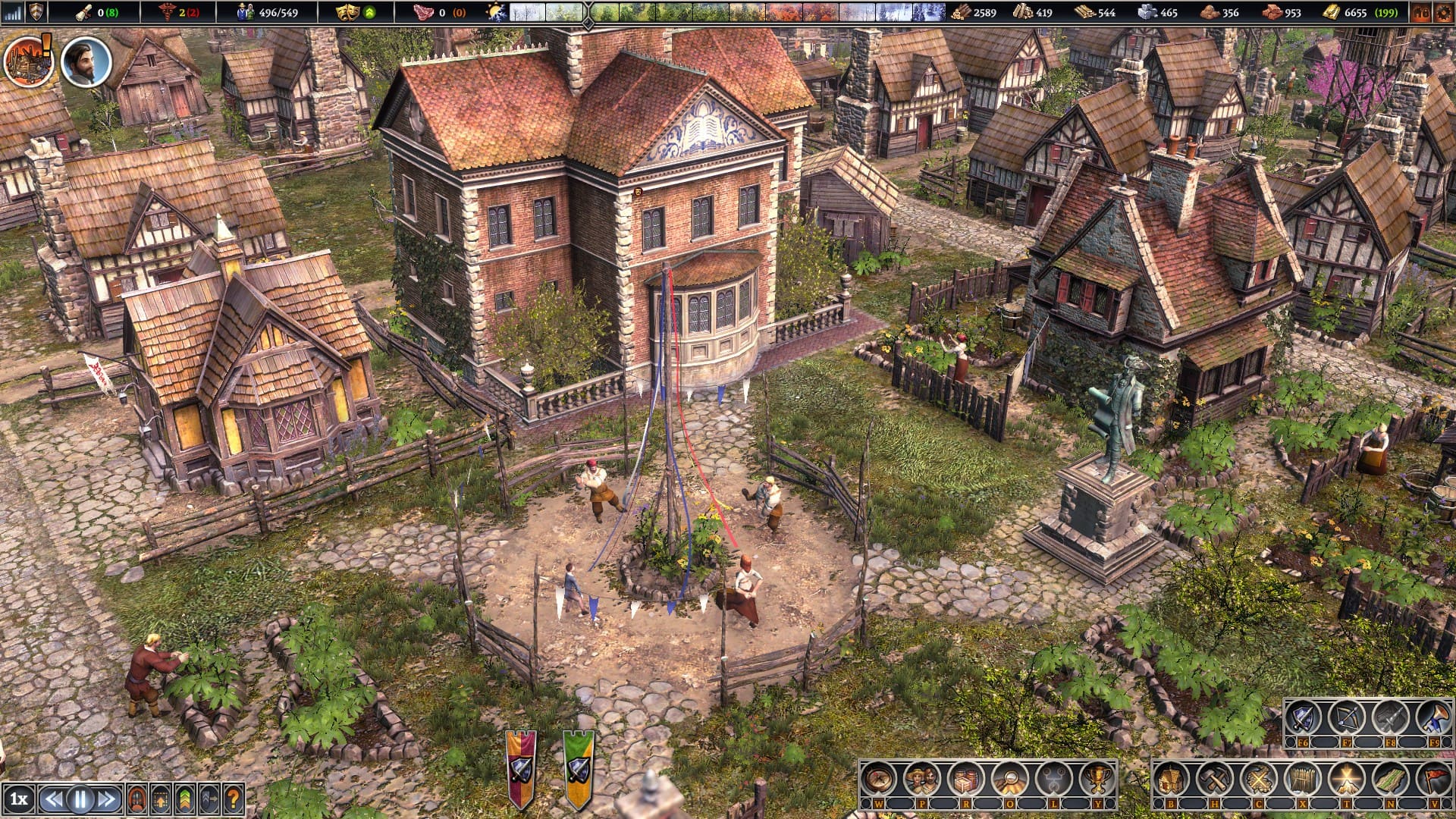Pause the game simulation
Screen dimensions: 1456x819
coord(80,799)
